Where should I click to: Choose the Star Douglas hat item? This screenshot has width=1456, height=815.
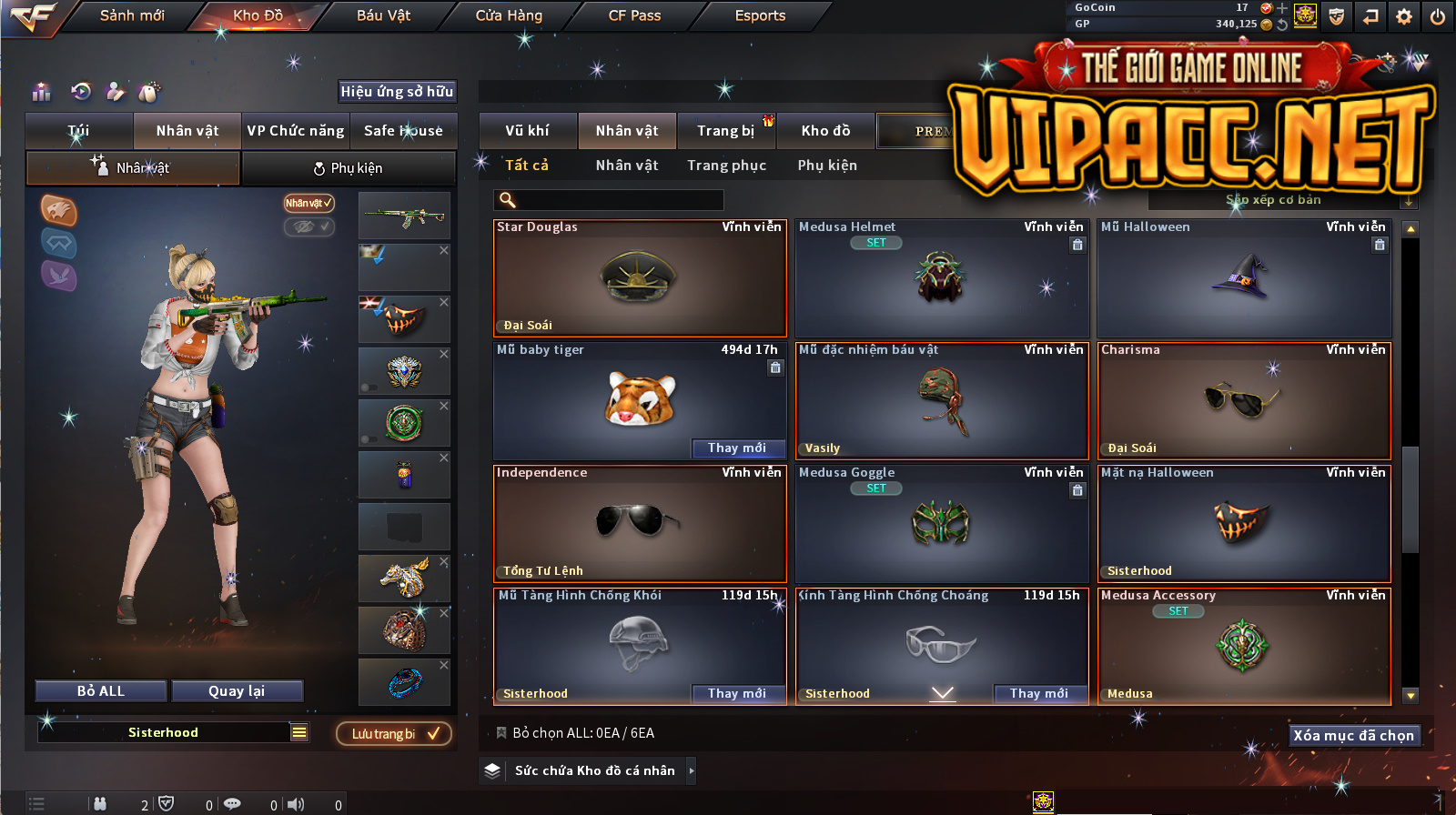pyautogui.click(x=640, y=277)
